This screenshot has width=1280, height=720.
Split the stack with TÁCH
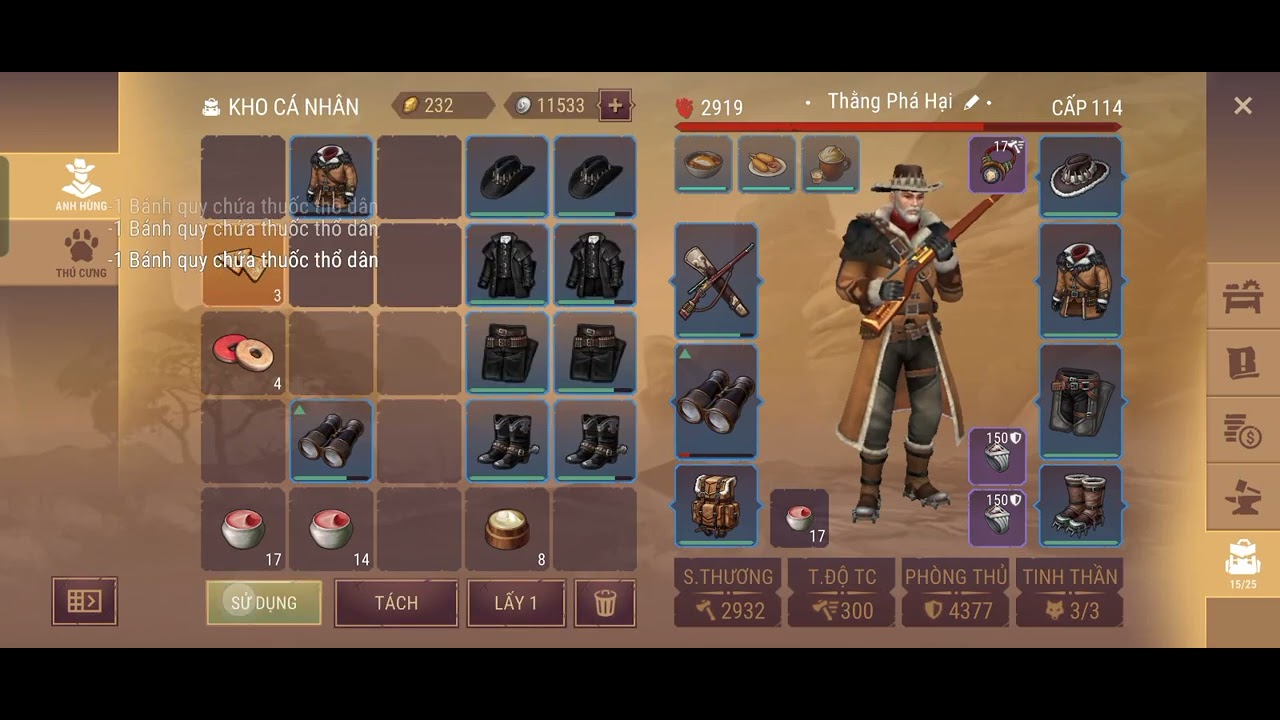[396, 603]
